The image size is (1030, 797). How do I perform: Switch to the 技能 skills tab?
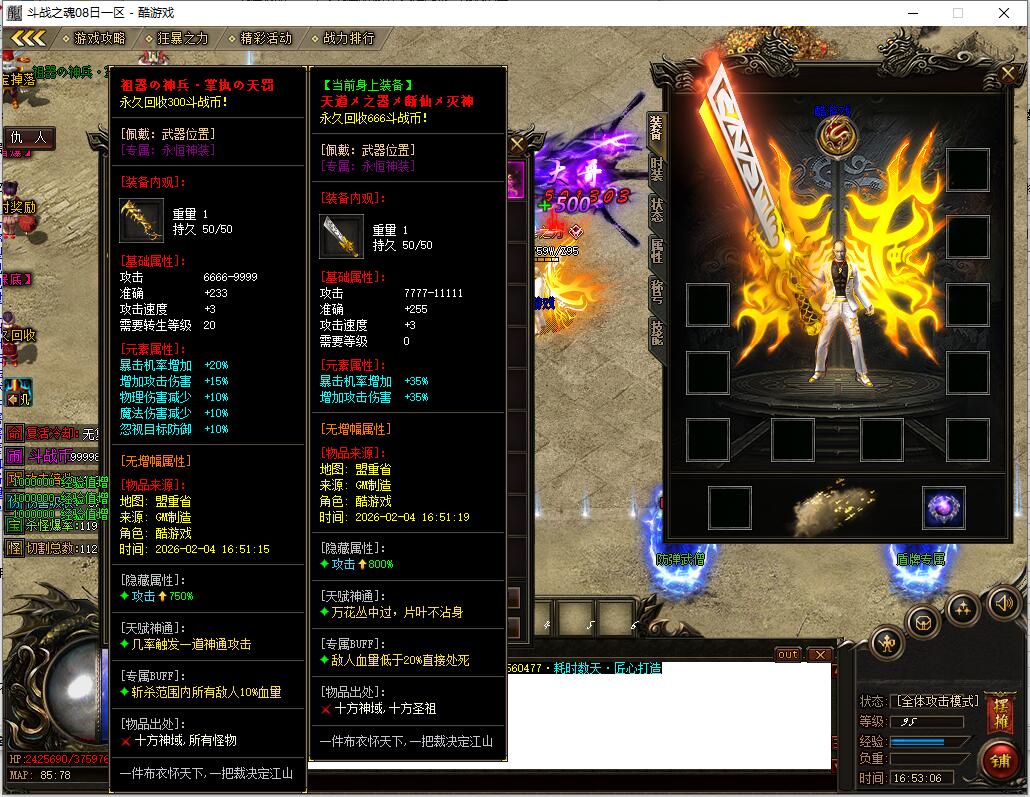click(x=656, y=332)
